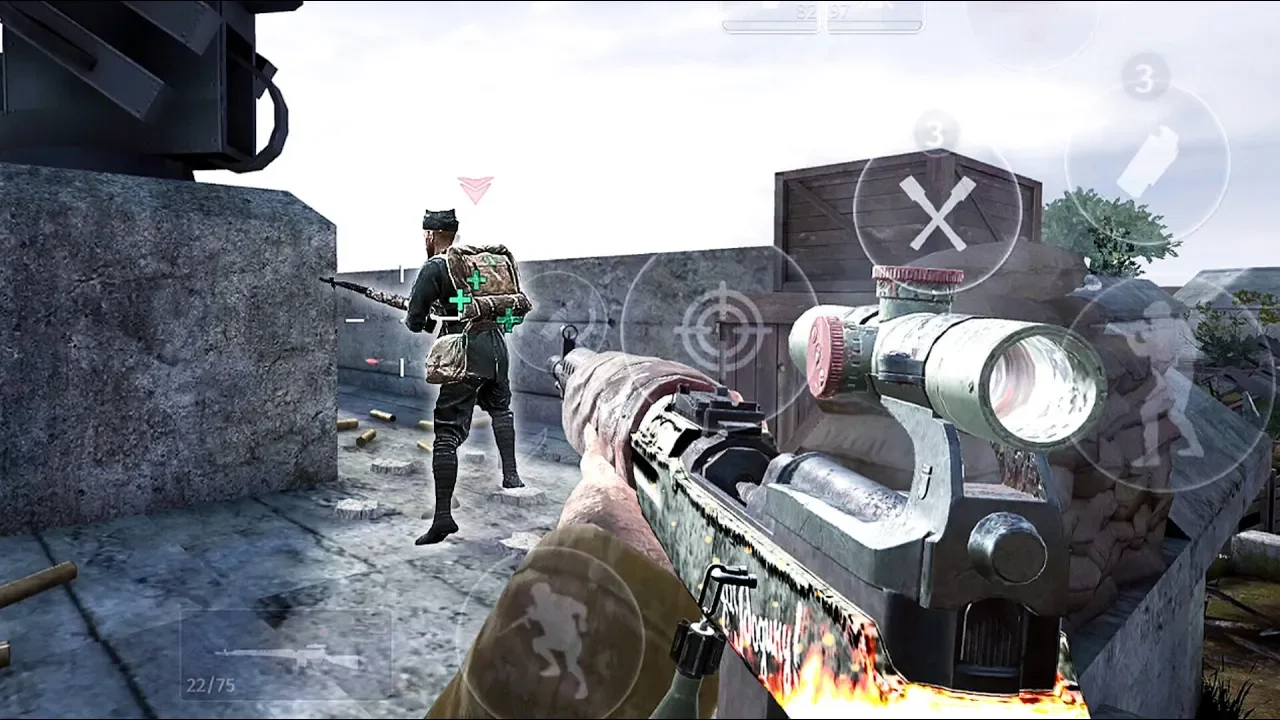Select the rifle weapon slot panel

287,655
